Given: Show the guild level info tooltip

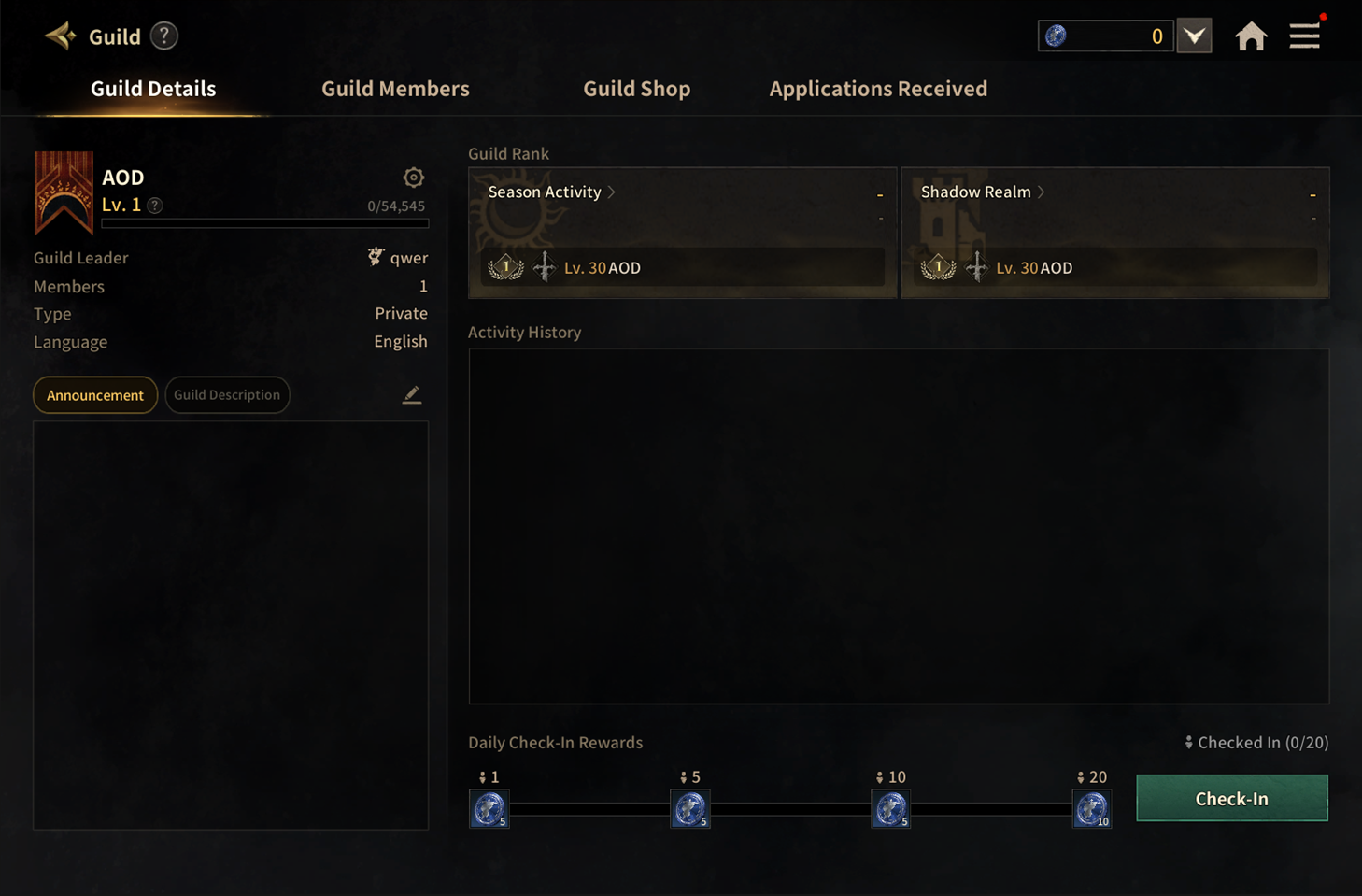Looking at the screenshot, I should (x=155, y=206).
